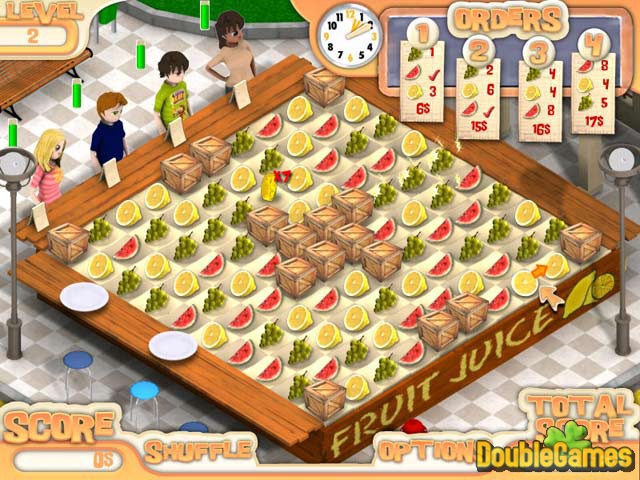The image size is (640, 480).
Task: Open the Options menu
Action: point(418,449)
